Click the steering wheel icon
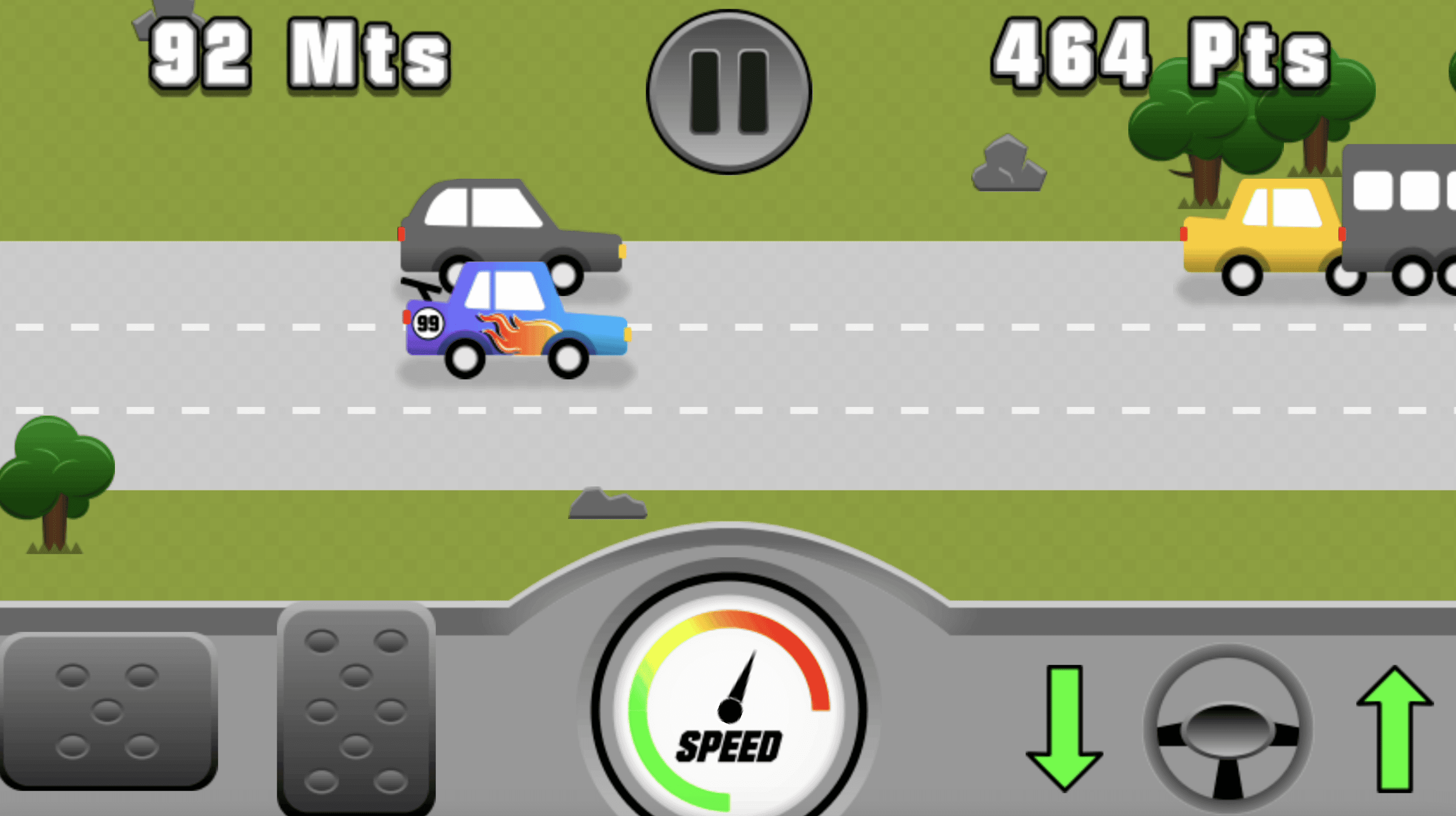Image resolution: width=1456 pixels, height=816 pixels. pos(1228,729)
